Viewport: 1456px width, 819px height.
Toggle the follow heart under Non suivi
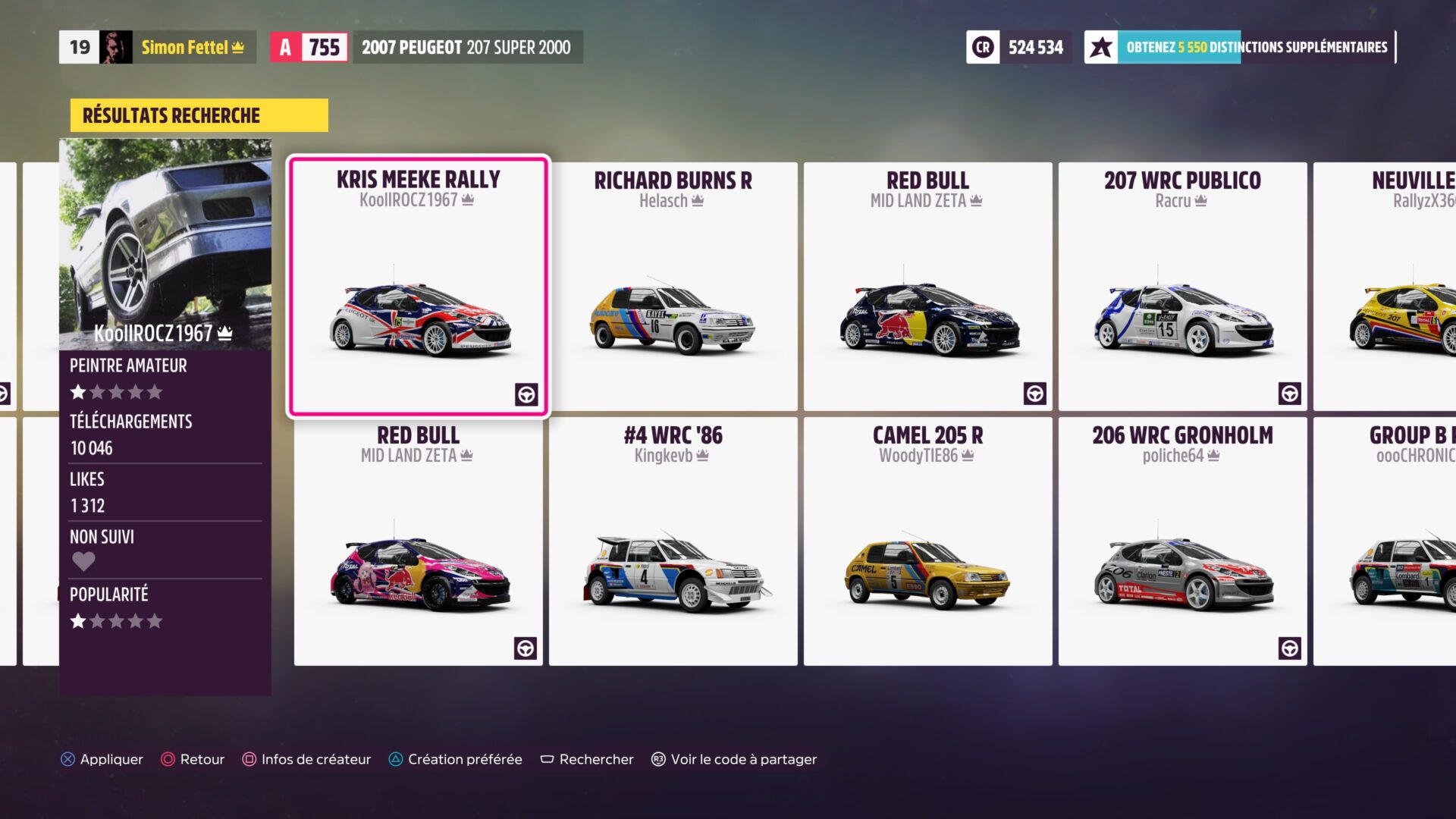(x=83, y=561)
